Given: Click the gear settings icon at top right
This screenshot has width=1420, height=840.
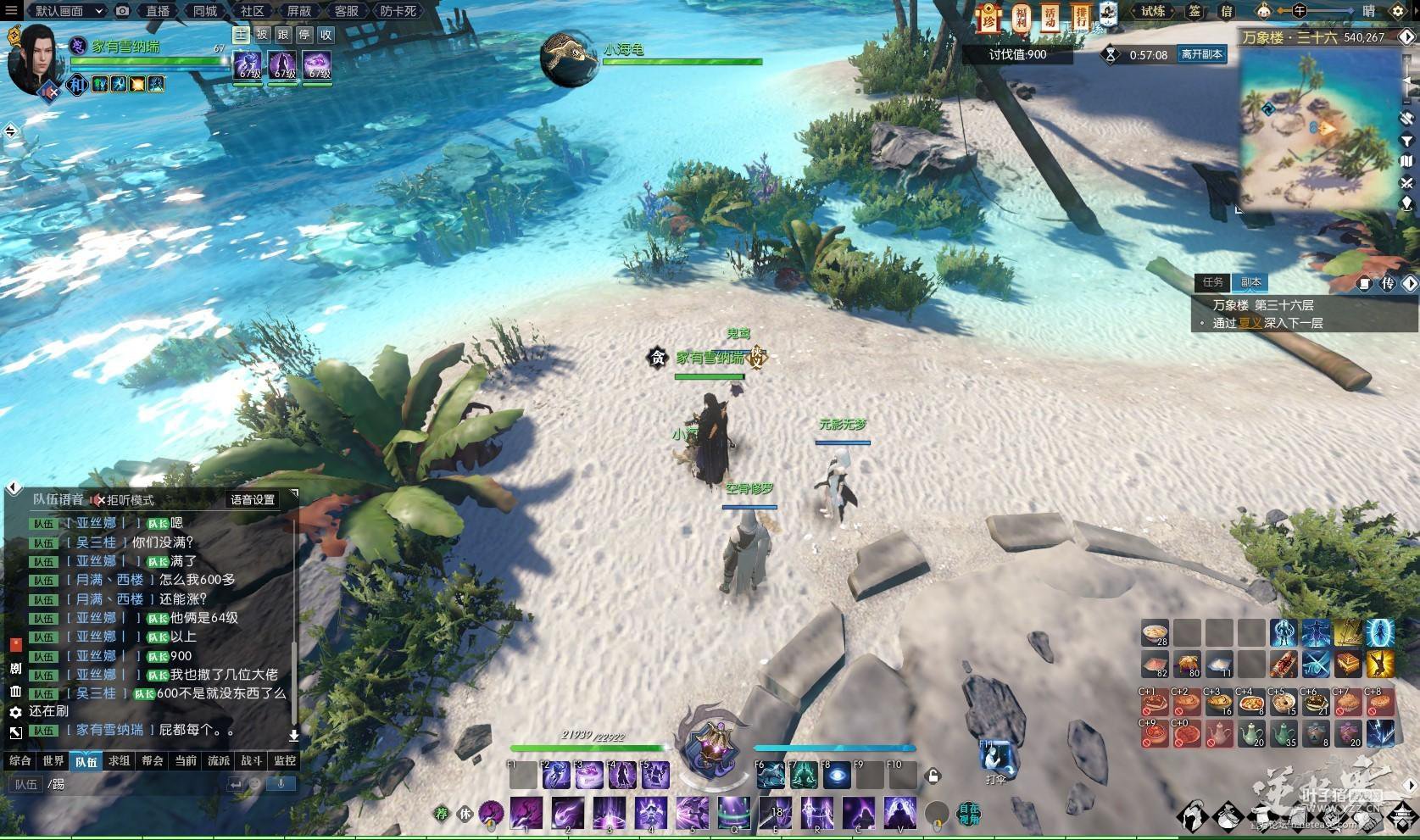Looking at the screenshot, I should coord(1398,11).
